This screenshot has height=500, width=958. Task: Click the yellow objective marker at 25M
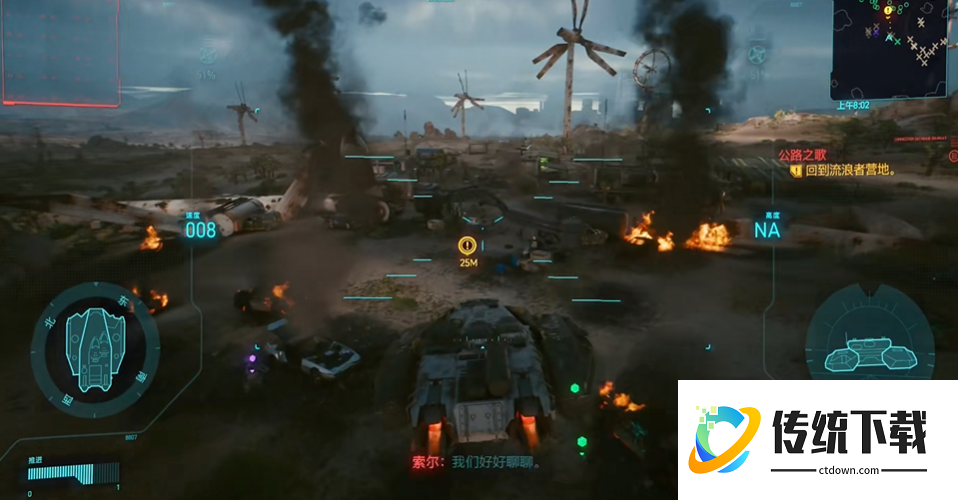(x=466, y=244)
